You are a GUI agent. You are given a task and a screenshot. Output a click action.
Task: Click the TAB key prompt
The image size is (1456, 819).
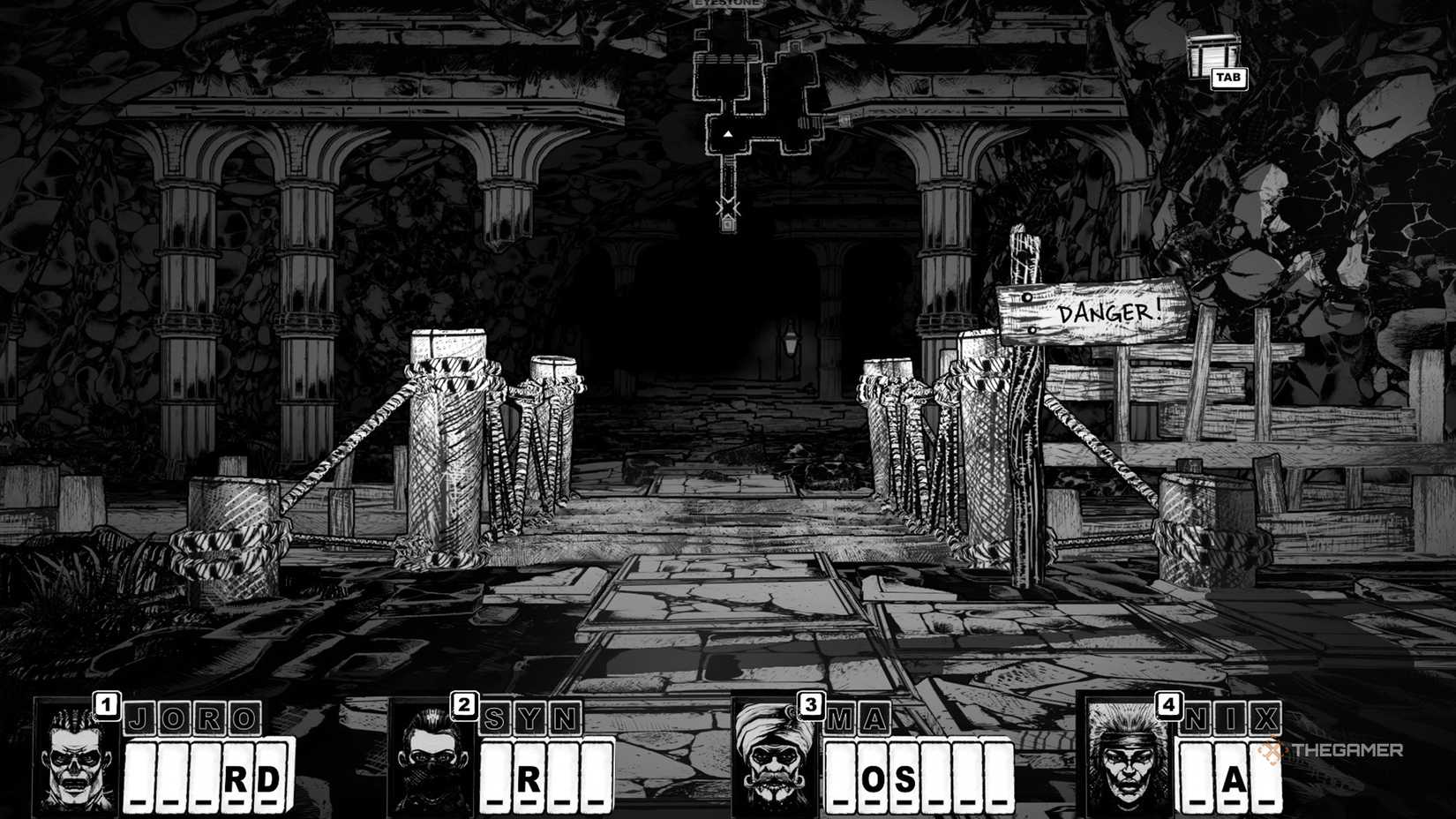(1229, 79)
